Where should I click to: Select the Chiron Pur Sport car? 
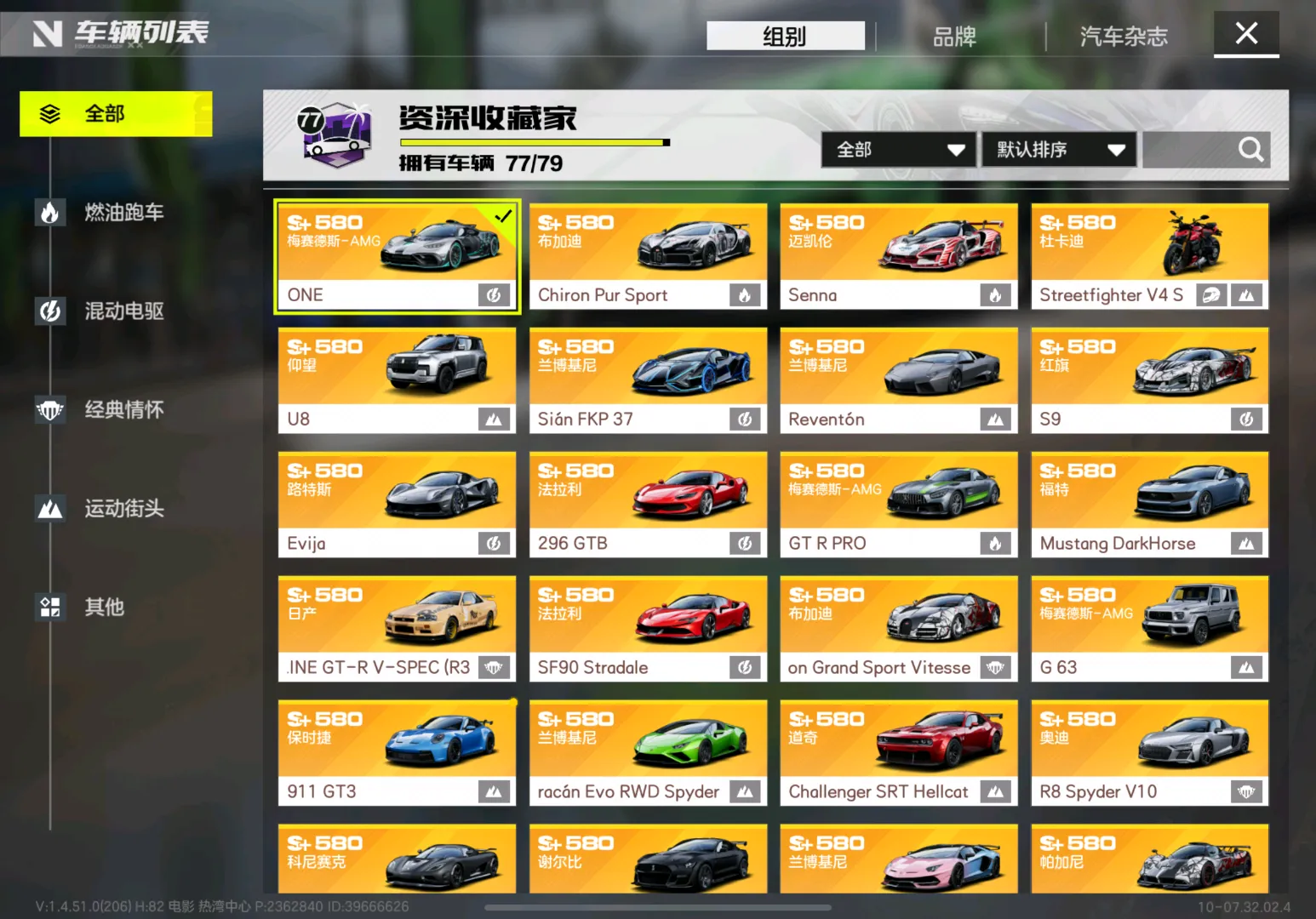coord(648,256)
